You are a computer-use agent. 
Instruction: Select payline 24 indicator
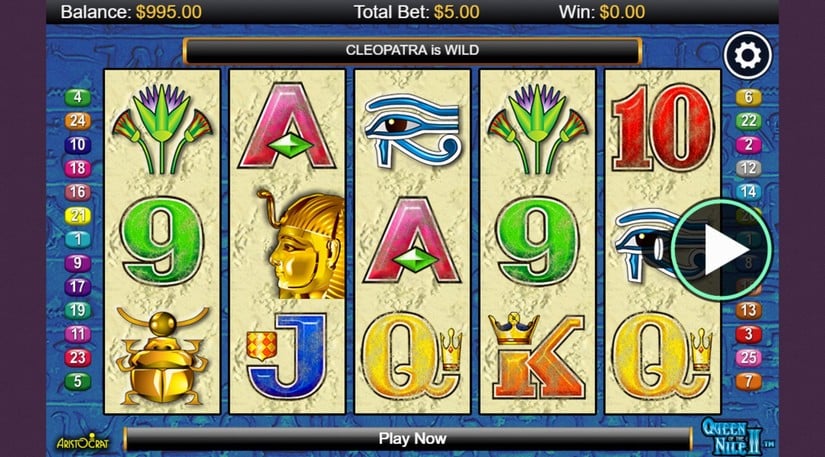coord(77,121)
